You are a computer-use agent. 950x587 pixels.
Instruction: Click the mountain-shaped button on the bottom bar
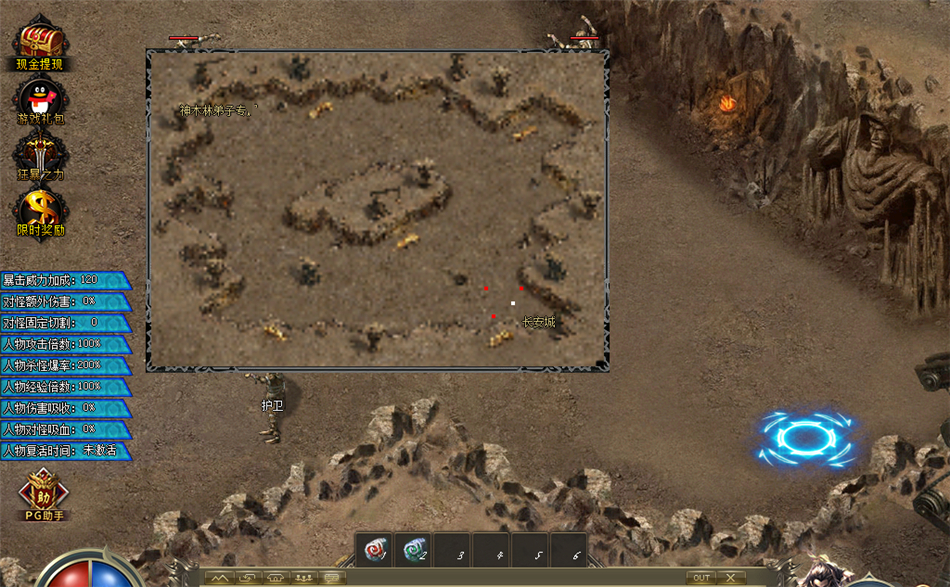pos(219,578)
